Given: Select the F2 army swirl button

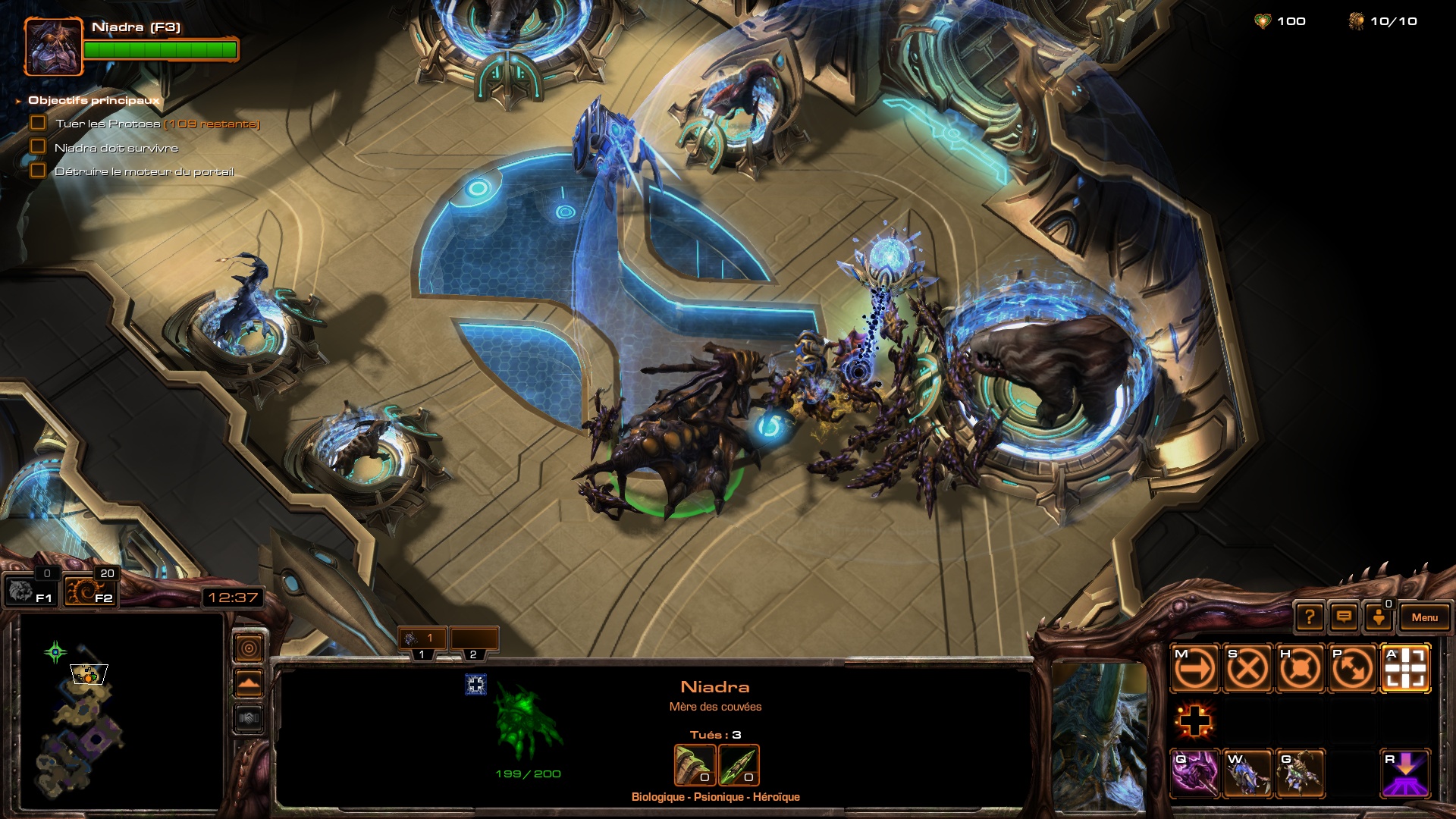Looking at the screenshot, I should point(89,590).
